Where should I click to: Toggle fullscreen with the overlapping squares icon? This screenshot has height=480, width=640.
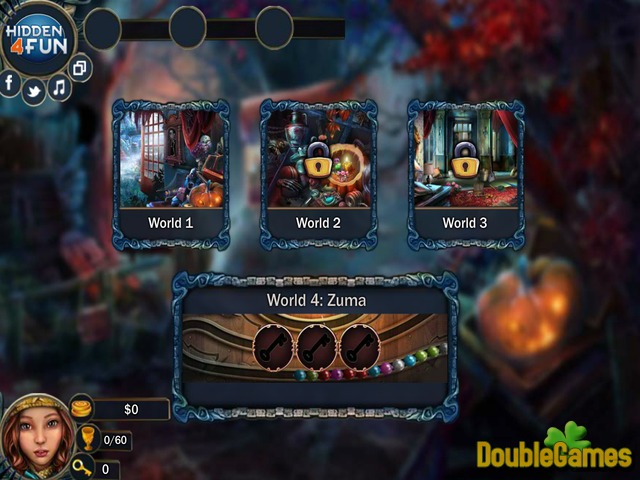click(x=81, y=68)
